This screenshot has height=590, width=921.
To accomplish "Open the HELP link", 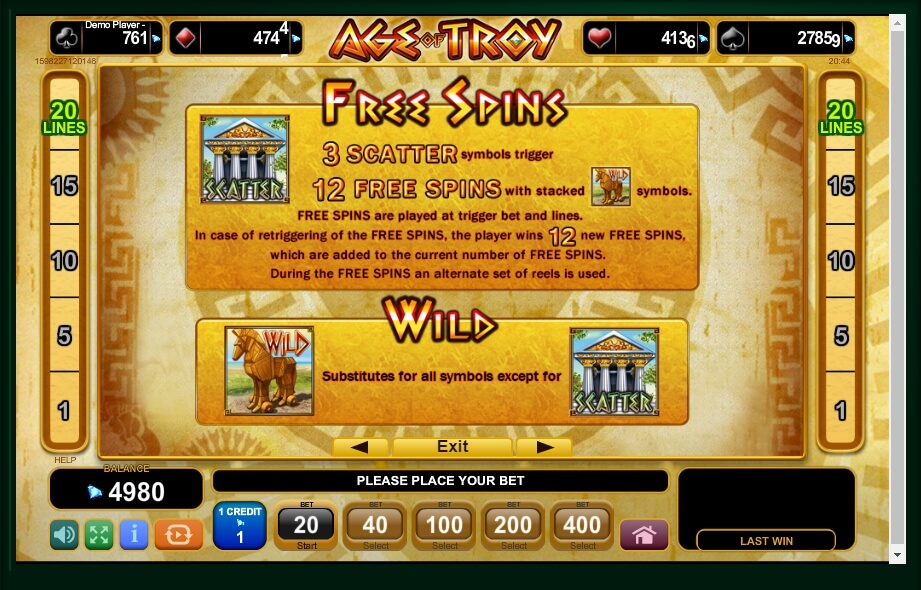I will [65, 460].
